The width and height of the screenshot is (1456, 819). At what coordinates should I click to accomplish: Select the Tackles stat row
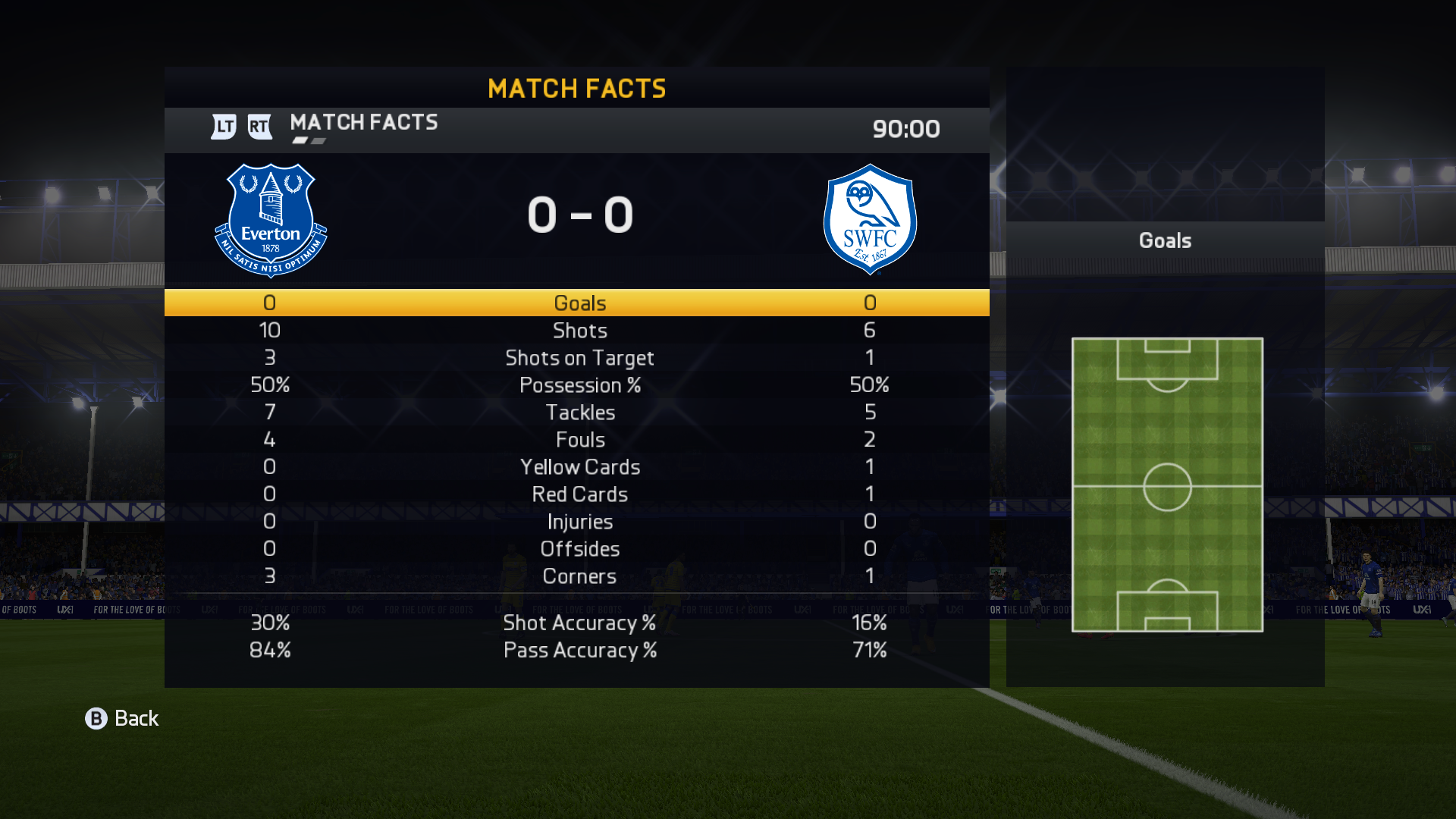point(579,412)
